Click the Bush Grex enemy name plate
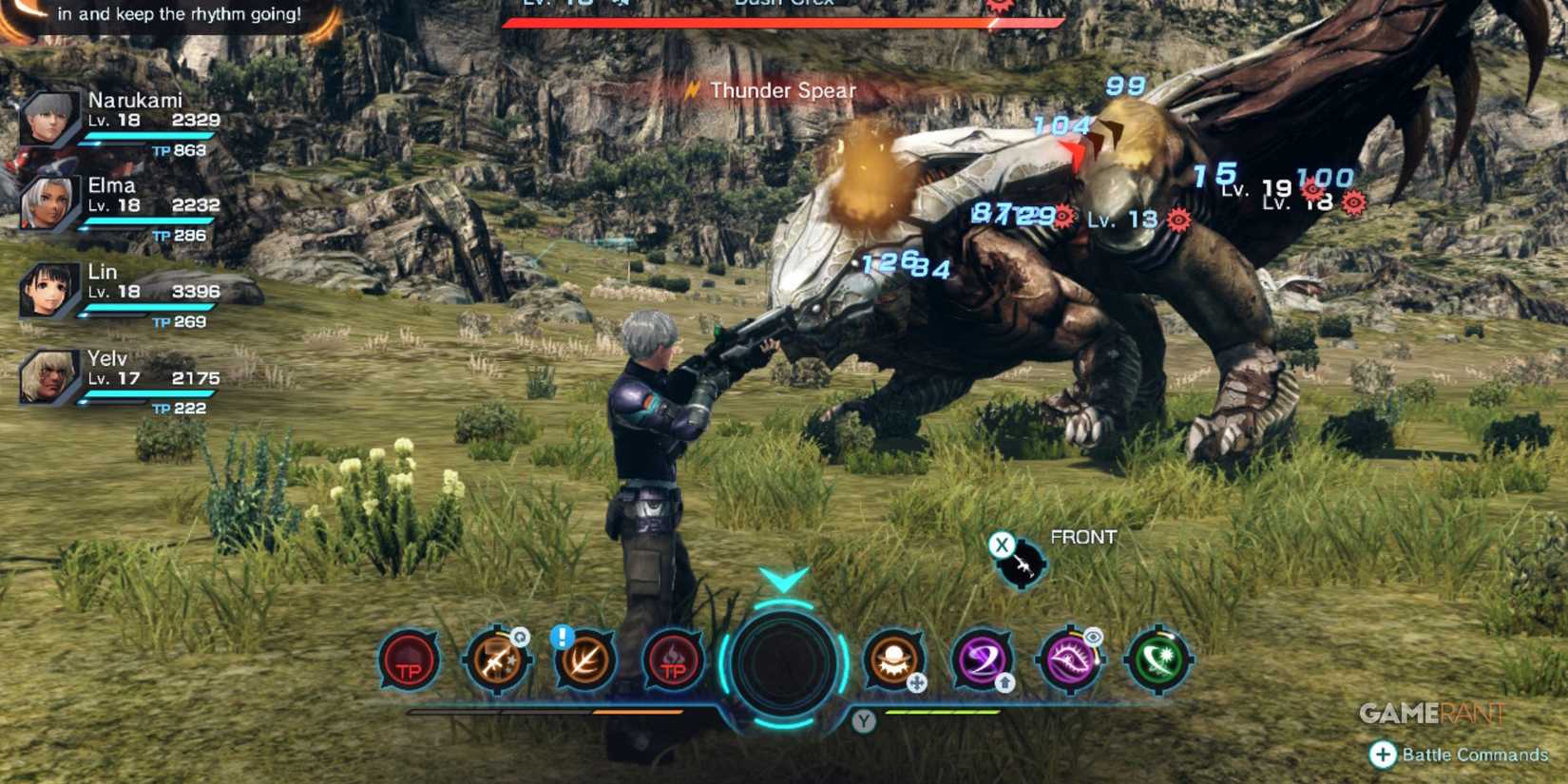The height and width of the screenshot is (784, 1568). 784,5
